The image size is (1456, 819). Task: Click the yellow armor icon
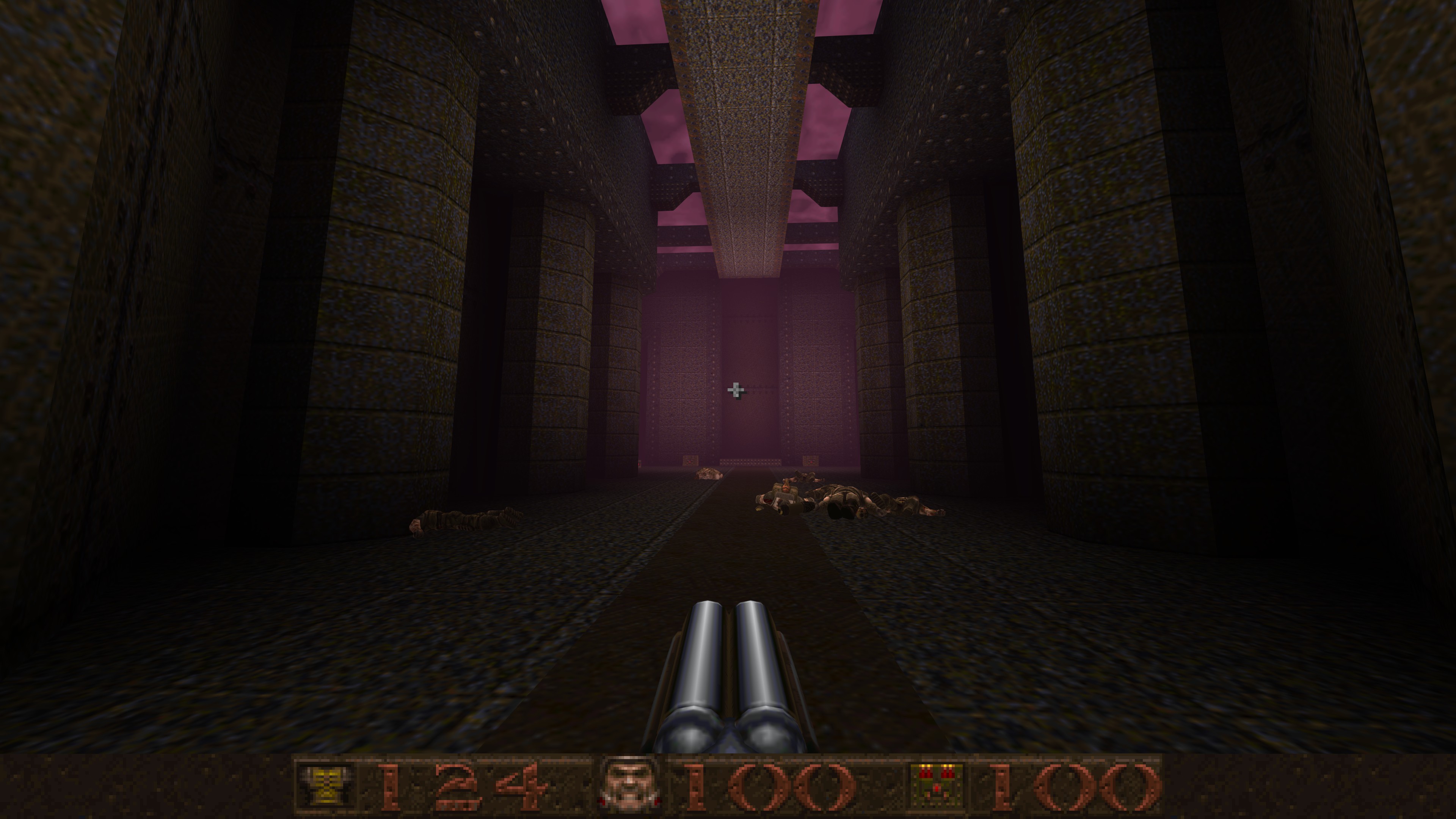tap(325, 785)
